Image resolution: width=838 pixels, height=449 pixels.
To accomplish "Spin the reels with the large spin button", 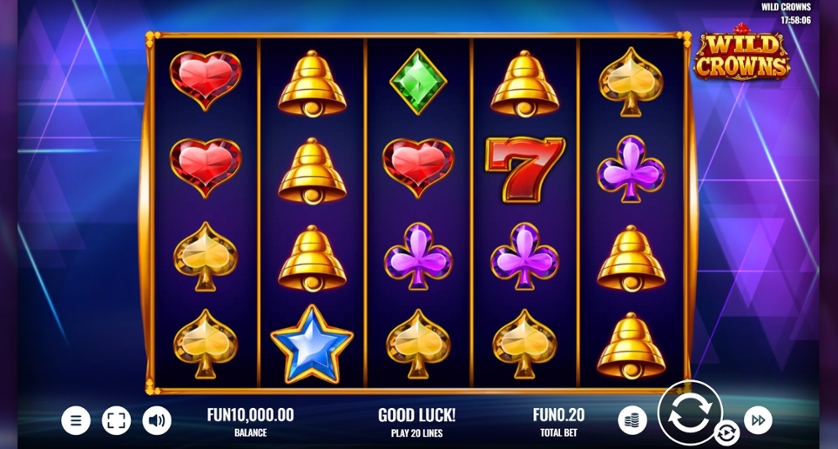I will click(x=689, y=413).
